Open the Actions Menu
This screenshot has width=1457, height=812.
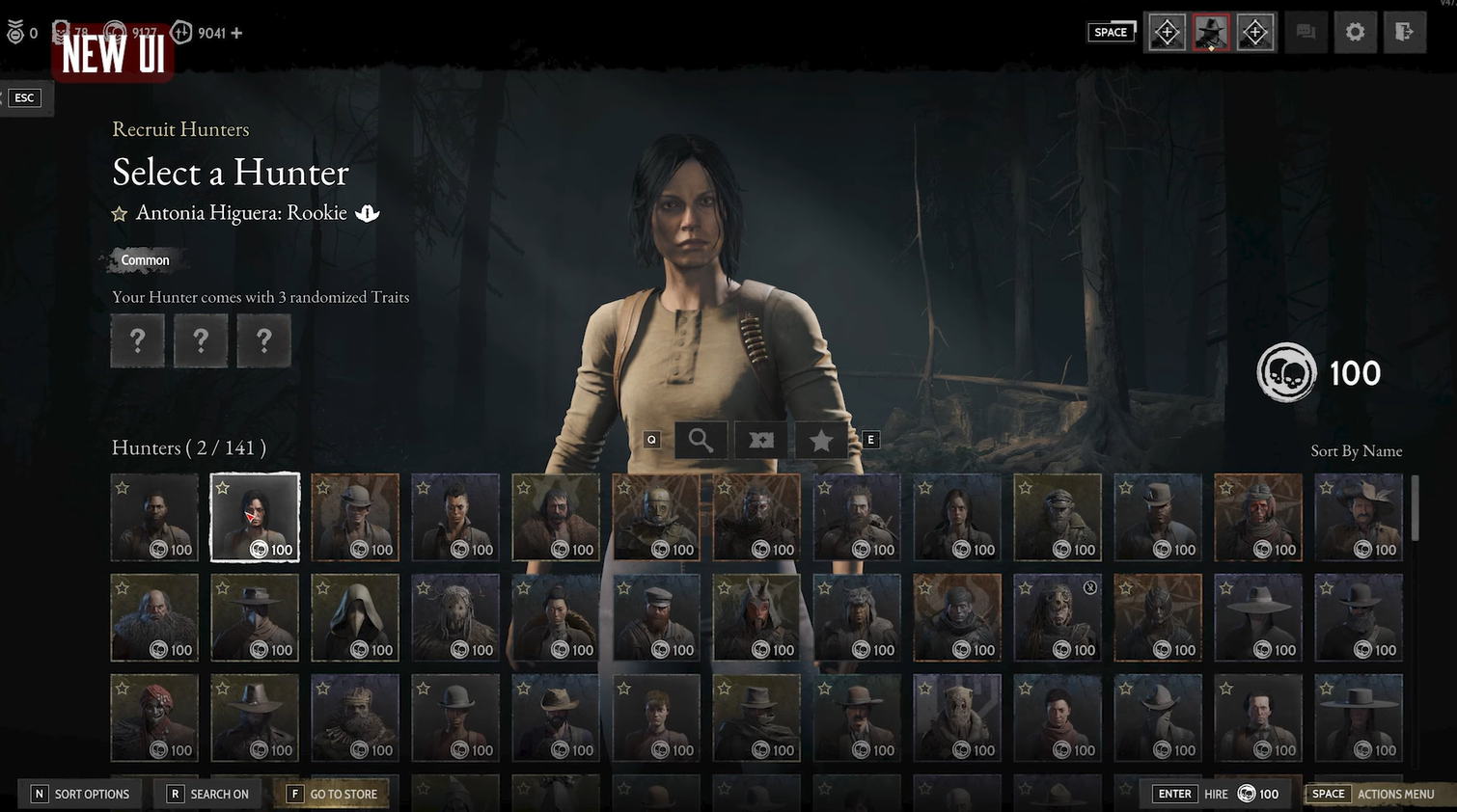pos(1372,794)
